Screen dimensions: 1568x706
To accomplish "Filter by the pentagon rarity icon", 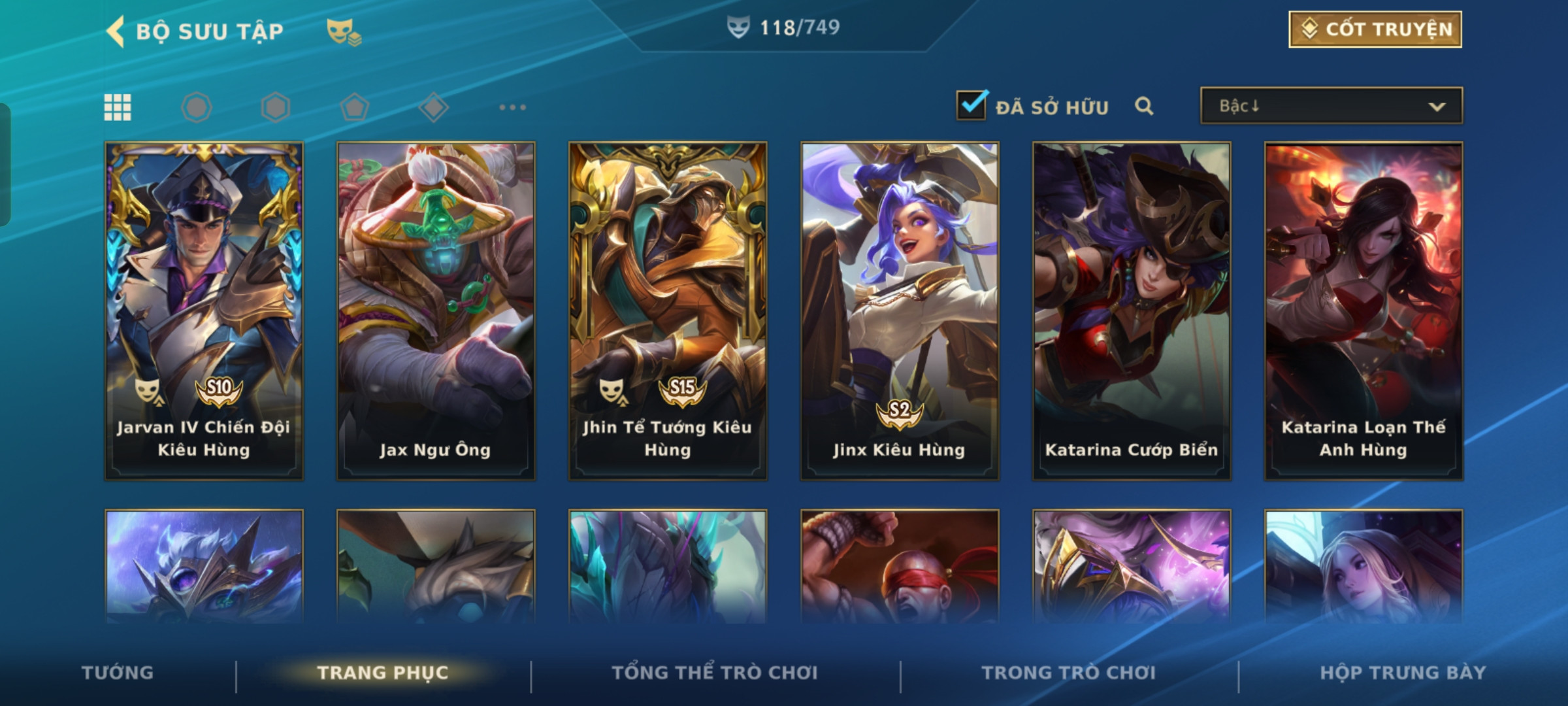I will (x=354, y=107).
